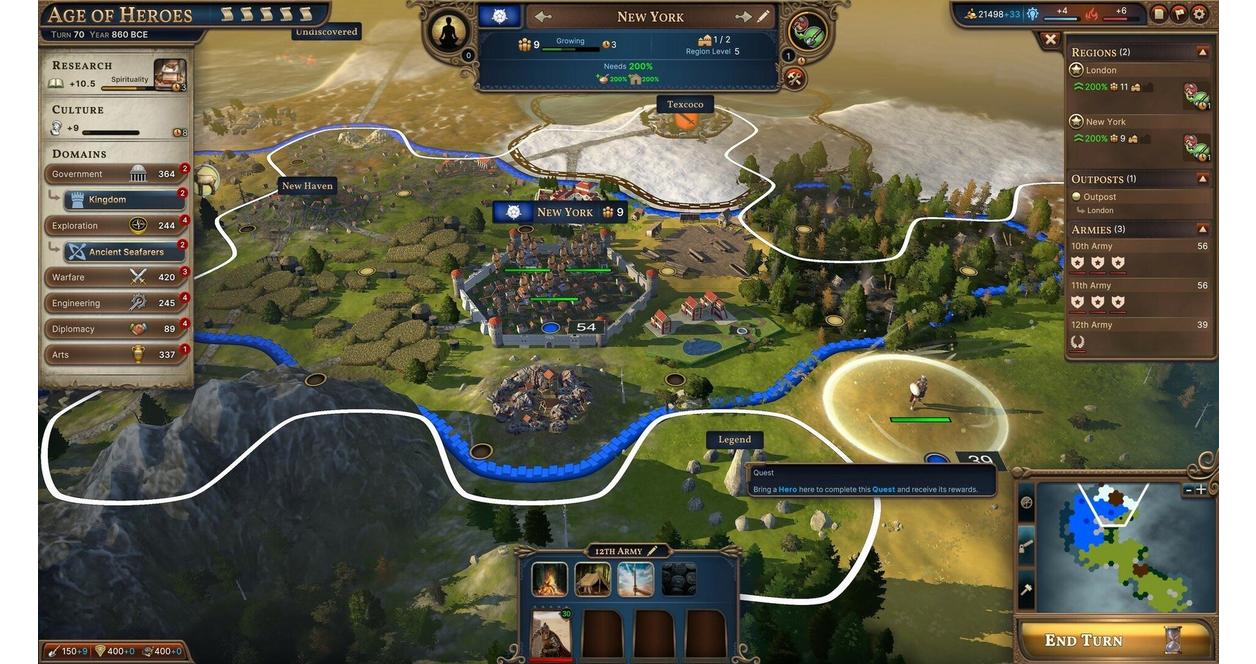Image resolution: width=1256 pixels, height=664 pixels.
Task: Open the Government domain
Action: (x=115, y=174)
